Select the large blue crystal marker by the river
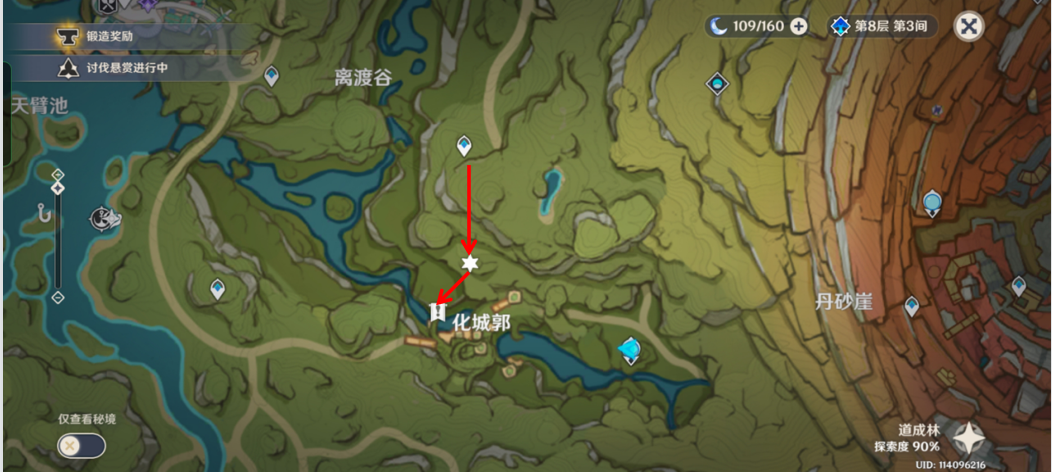Viewport: 1052px width, 472px height. tap(630, 349)
